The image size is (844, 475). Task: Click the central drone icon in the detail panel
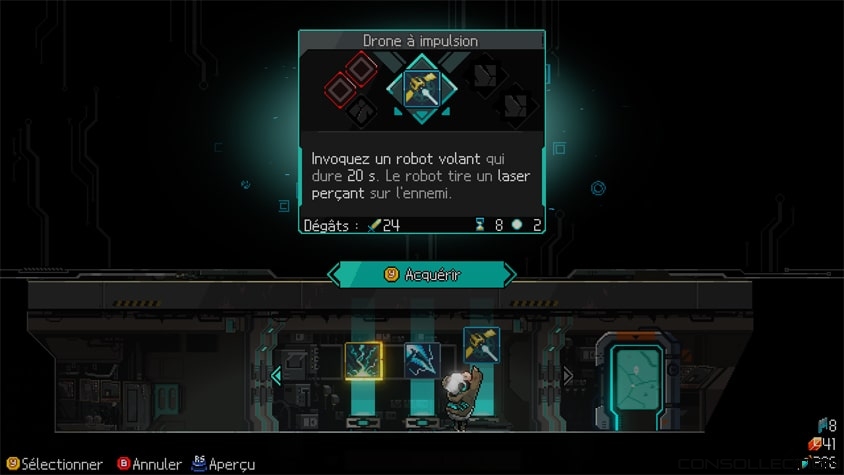coord(421,88)
